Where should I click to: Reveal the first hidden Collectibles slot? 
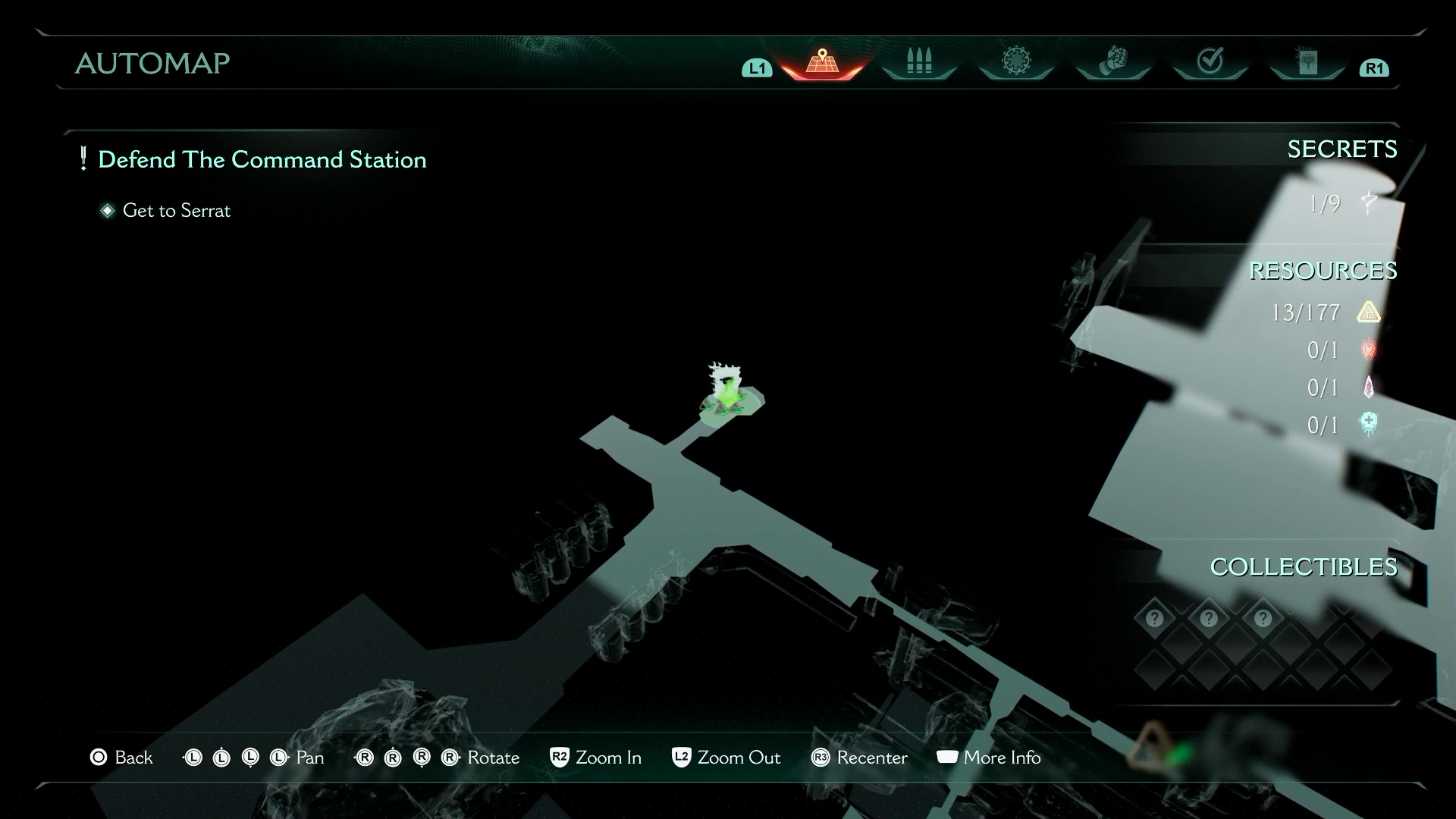coord(1153,618)
